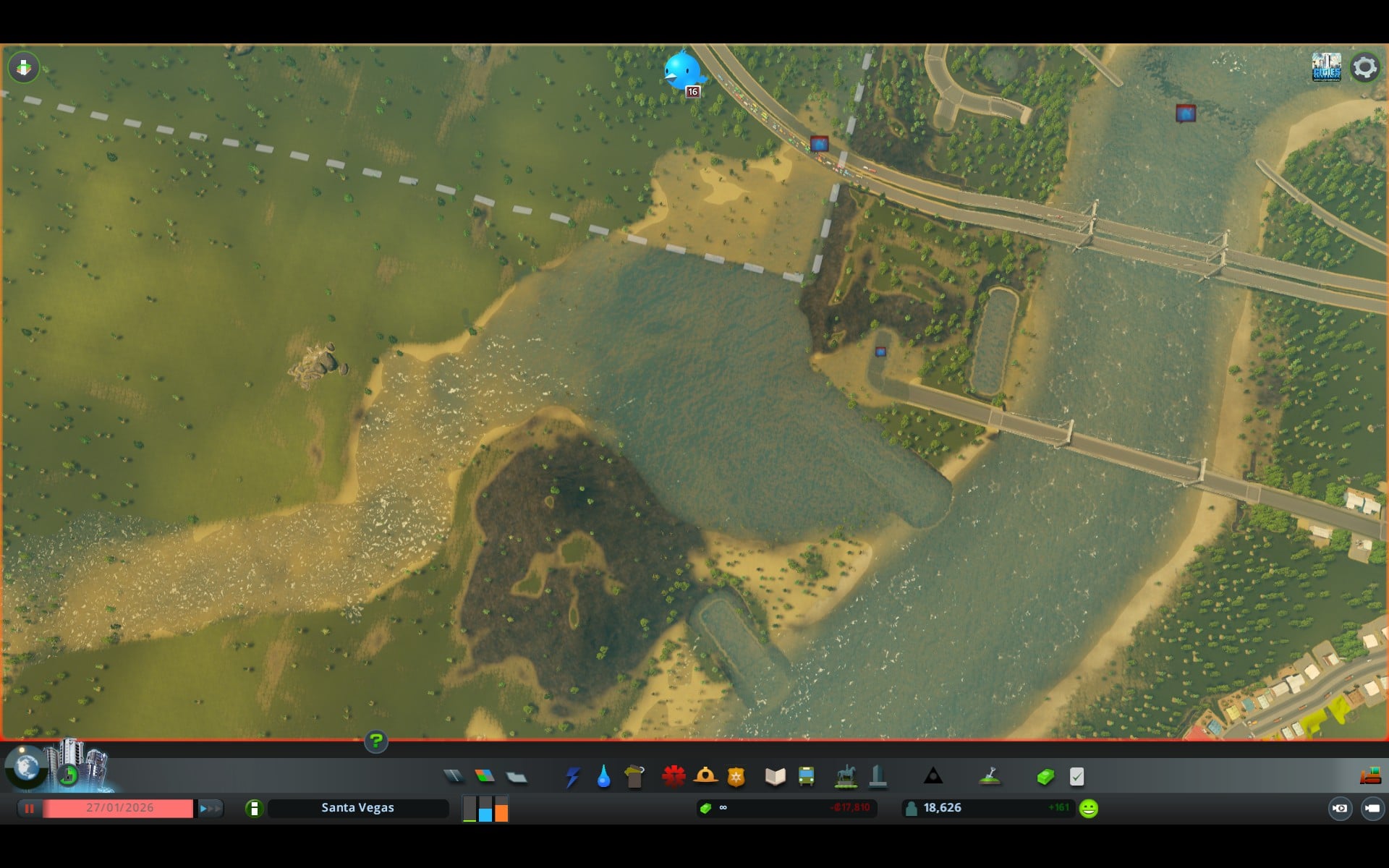This screenshot has width=1389, height=868.
Task: Open the Districts painting tool
Action: pos(517,777)
